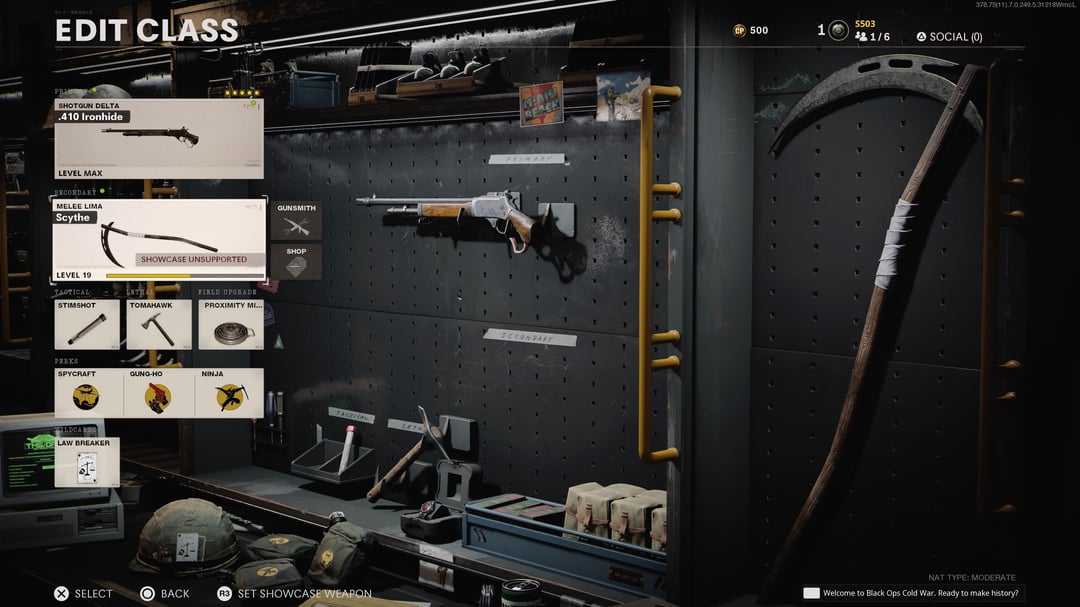Viewport: 1080px width, 607px height.
Task: View the party member count 1/6
Action: pyautogui.click(x=872, y=37)
